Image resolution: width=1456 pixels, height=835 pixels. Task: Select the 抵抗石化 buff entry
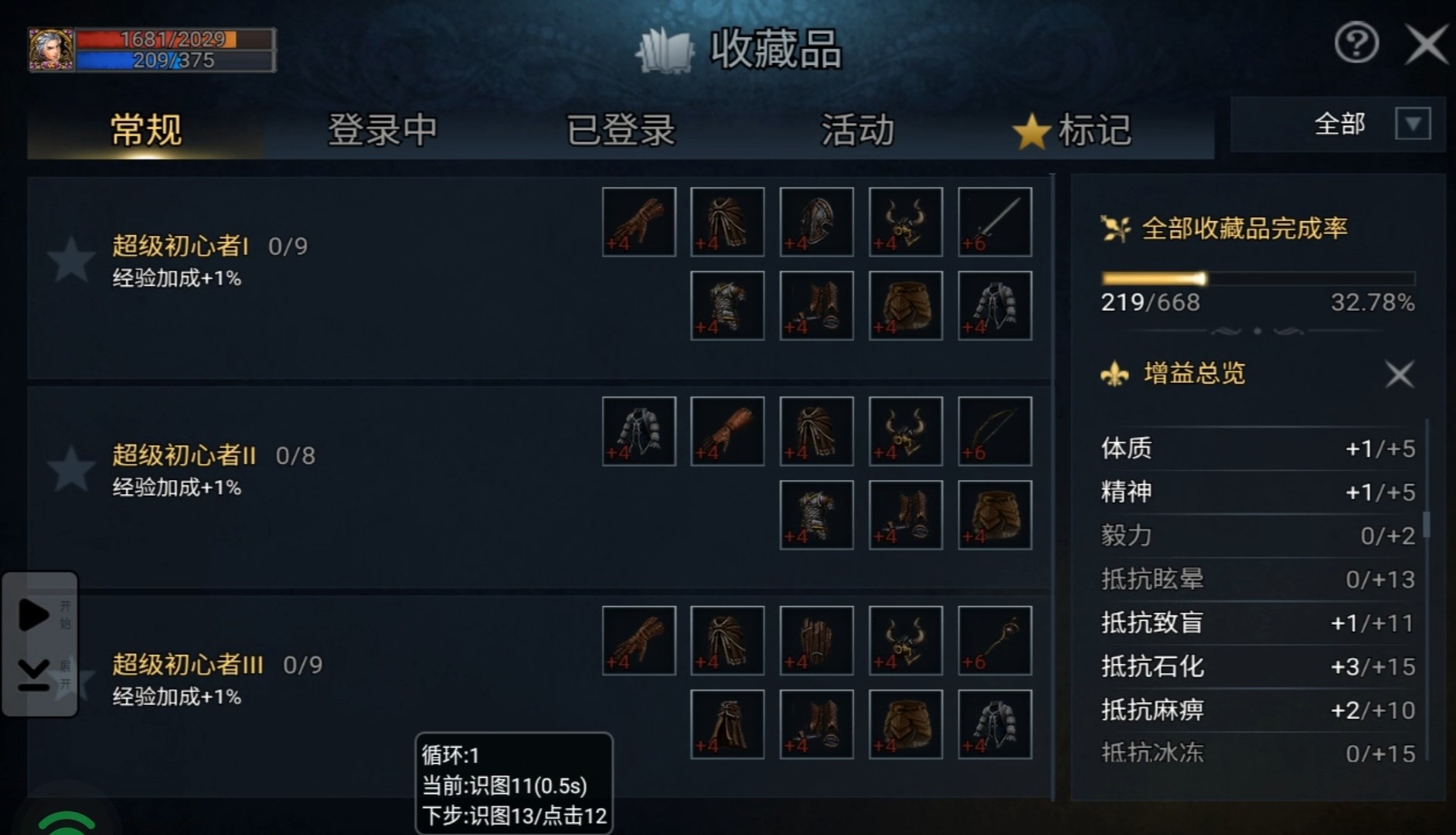click(x=1257, y=666)
